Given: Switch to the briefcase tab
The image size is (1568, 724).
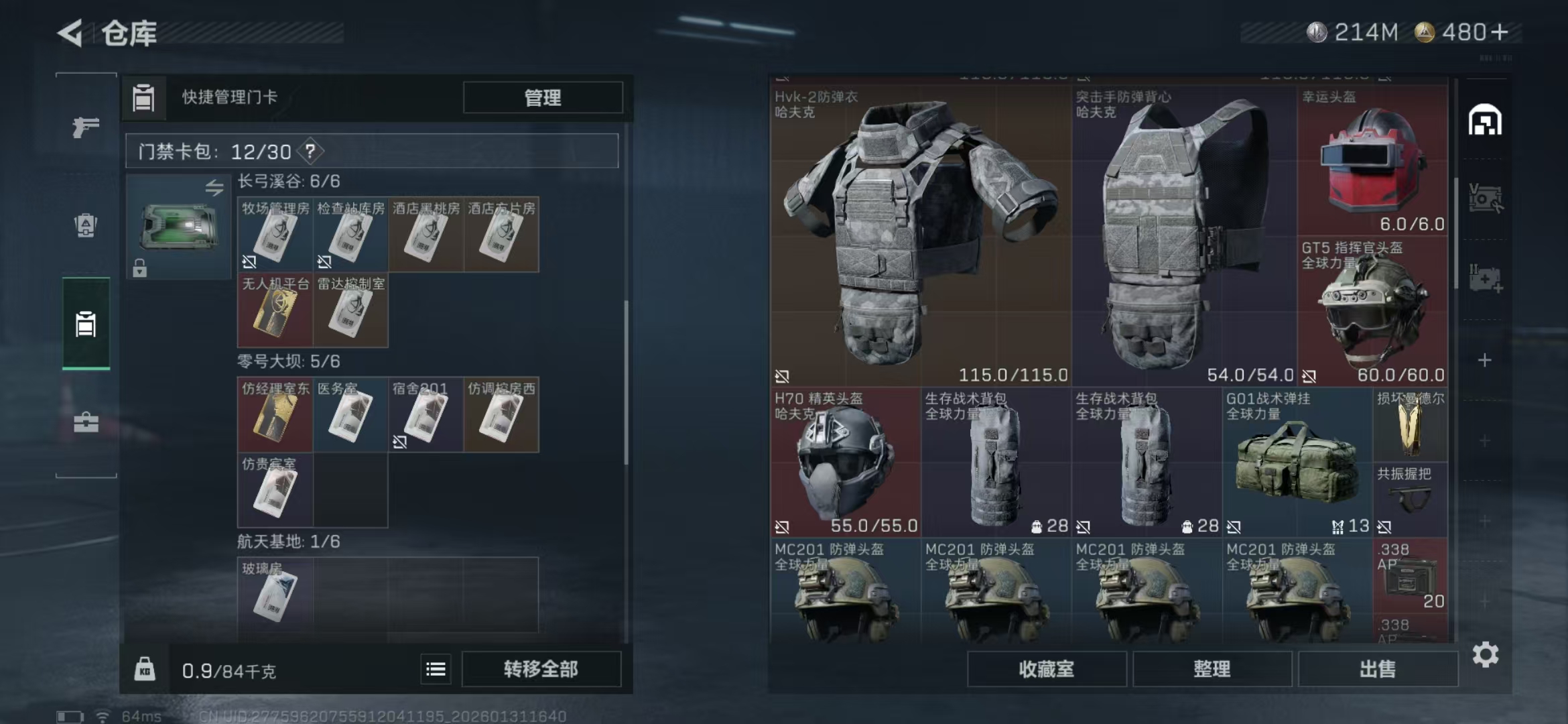Looking at the screenshot, I should click(86, 422).
